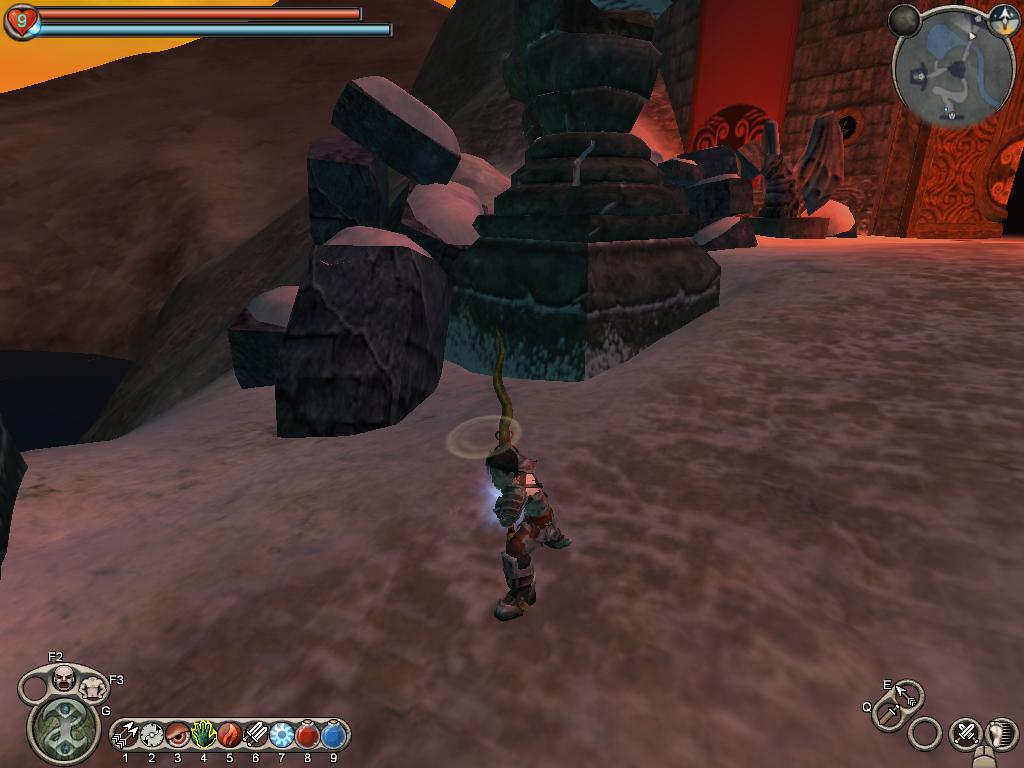Open the large green guild seal emblem

64,727
